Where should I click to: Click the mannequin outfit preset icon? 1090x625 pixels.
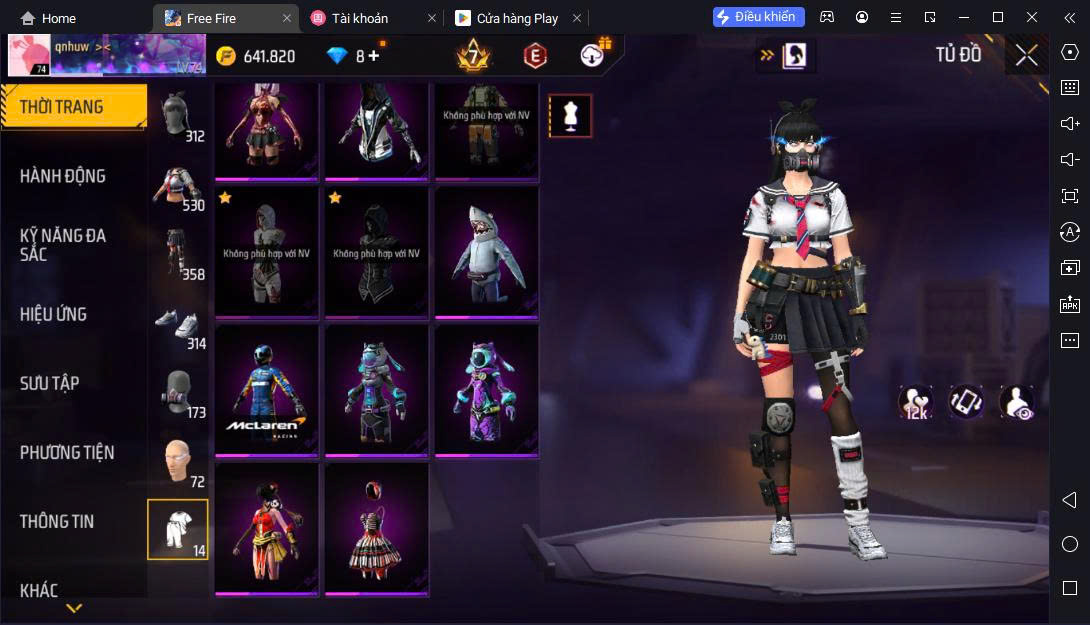(x=571, y=116)
